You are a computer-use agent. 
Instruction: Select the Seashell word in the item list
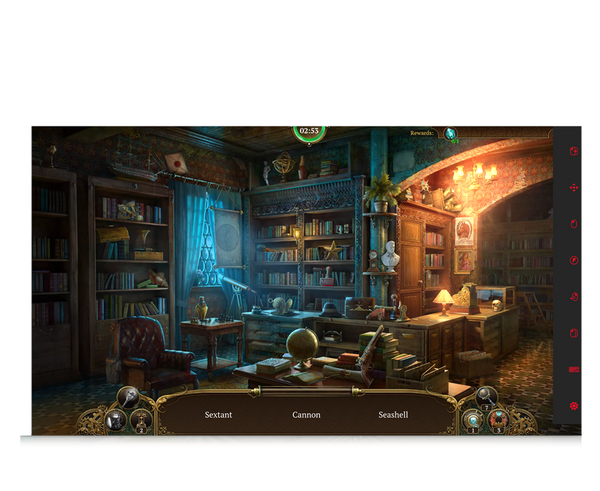pyautogui.click(x=393, y=414)
